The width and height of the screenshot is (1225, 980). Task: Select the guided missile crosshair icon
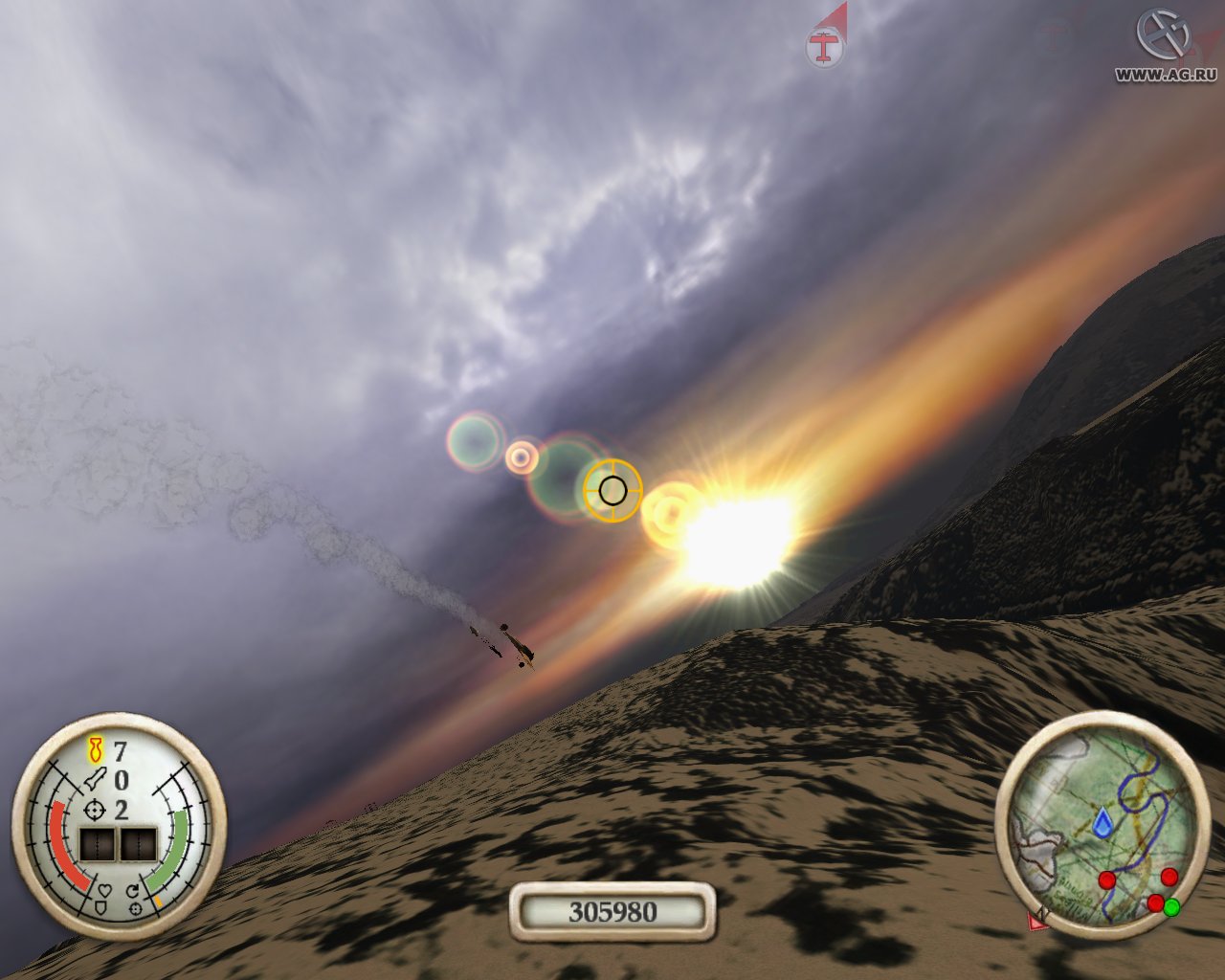94,810
